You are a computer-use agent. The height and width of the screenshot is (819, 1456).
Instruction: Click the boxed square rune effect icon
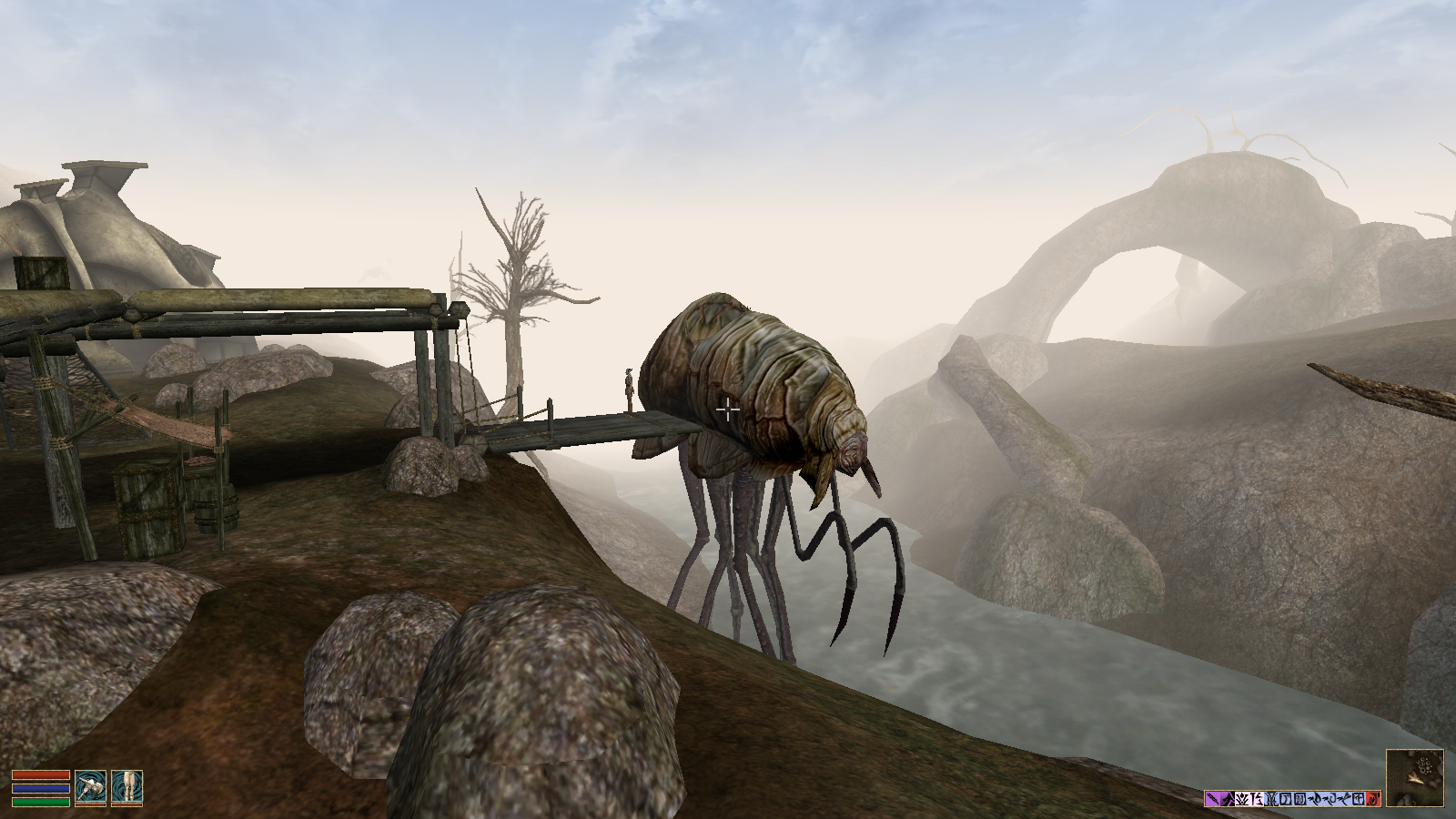[x=1285, y=797]
